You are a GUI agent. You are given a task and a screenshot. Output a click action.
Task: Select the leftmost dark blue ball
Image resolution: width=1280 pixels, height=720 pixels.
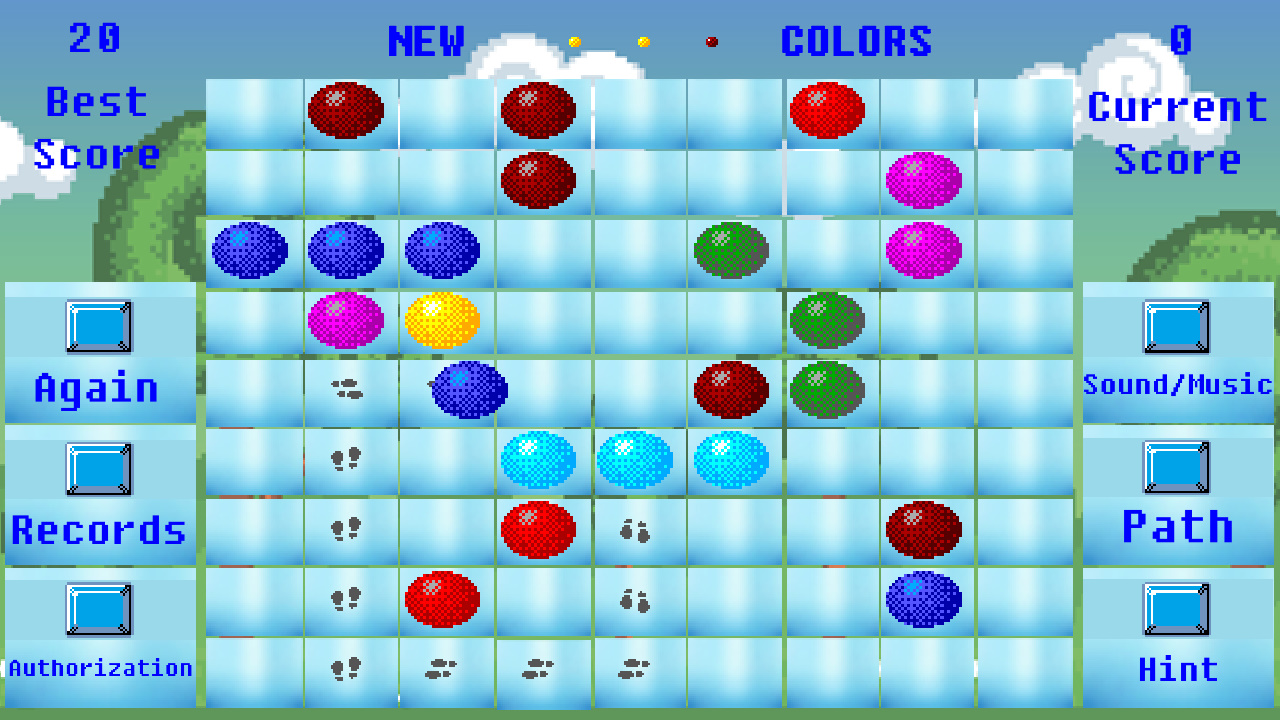[x=251, y=250]
